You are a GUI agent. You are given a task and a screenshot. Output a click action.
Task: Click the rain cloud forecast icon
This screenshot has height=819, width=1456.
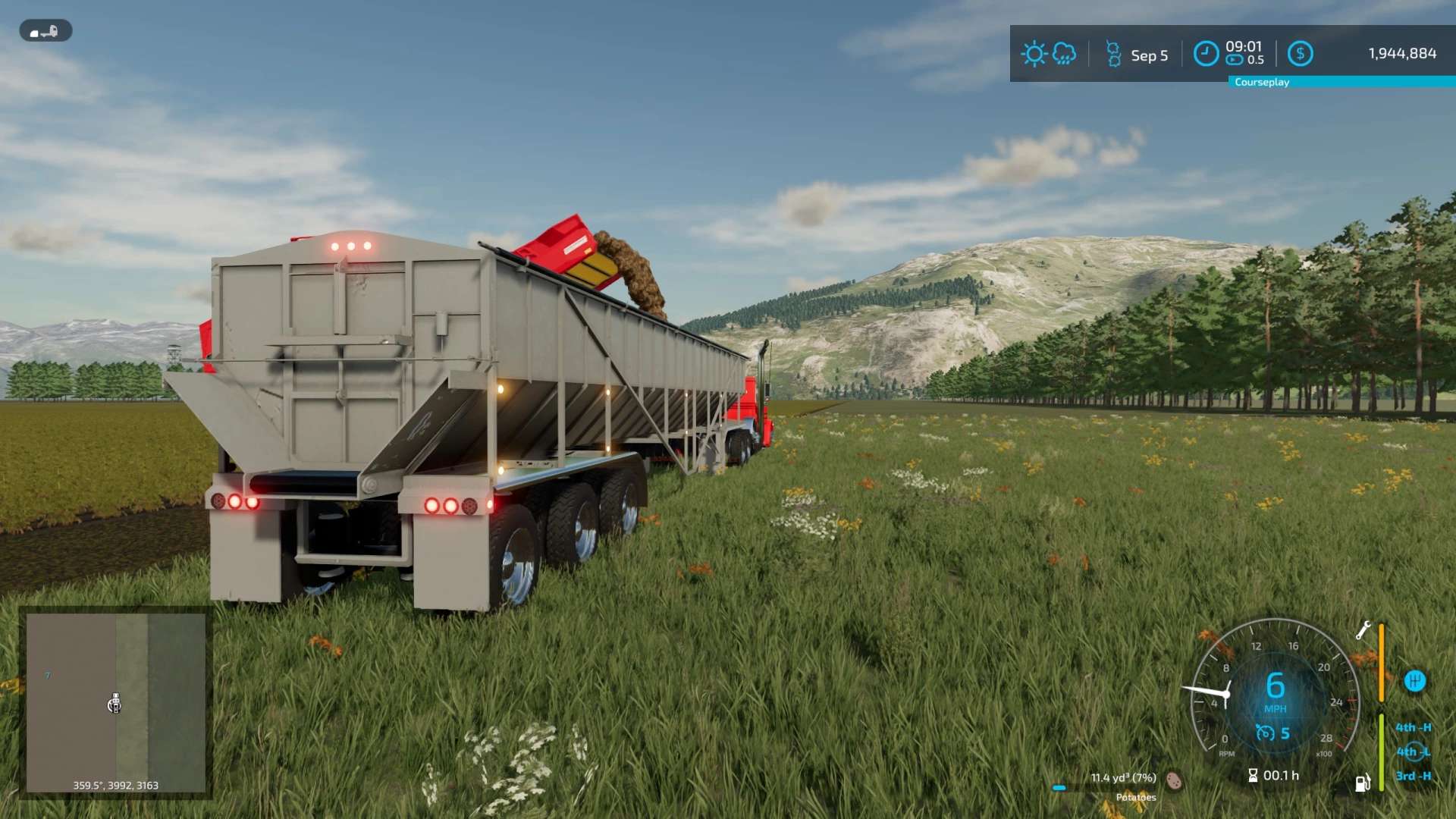1064,54
